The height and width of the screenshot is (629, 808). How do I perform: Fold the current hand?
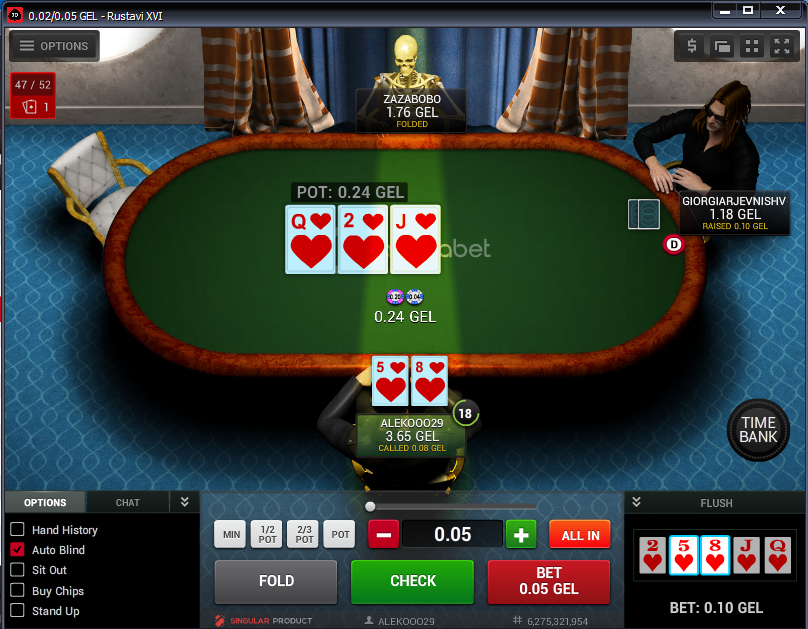pos(276,581)
